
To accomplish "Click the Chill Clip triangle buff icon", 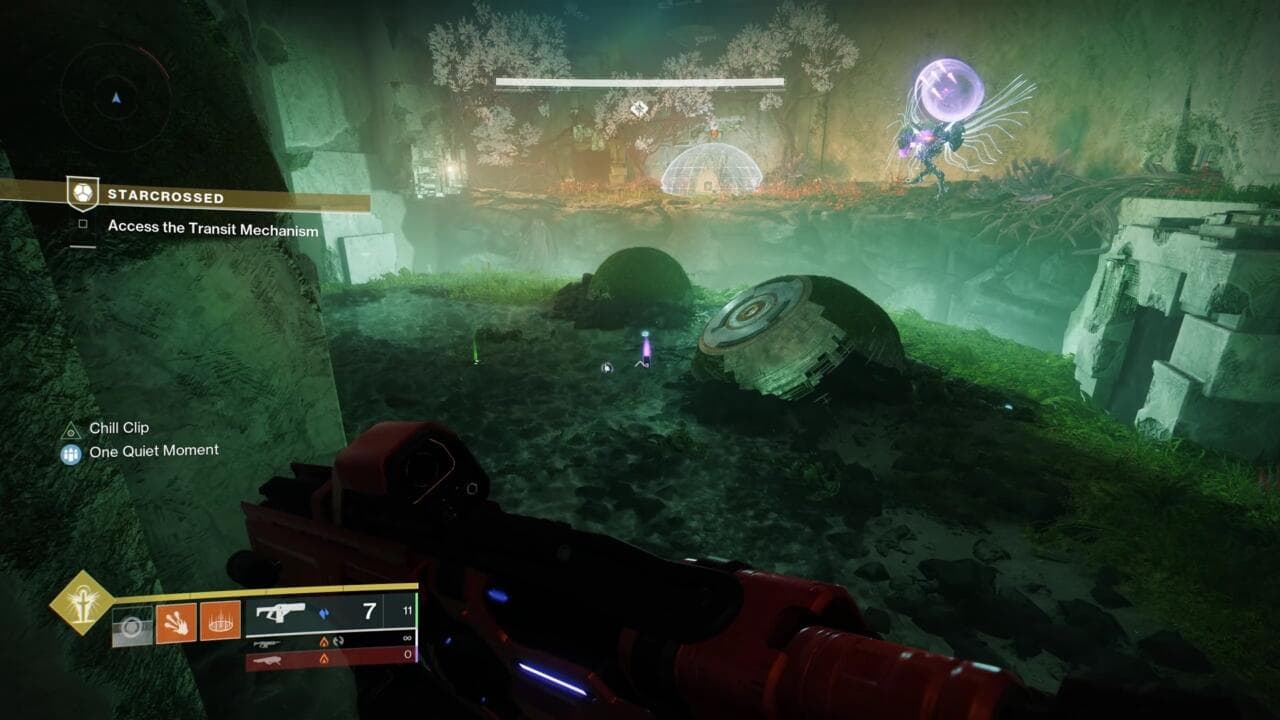I will 70,433.
